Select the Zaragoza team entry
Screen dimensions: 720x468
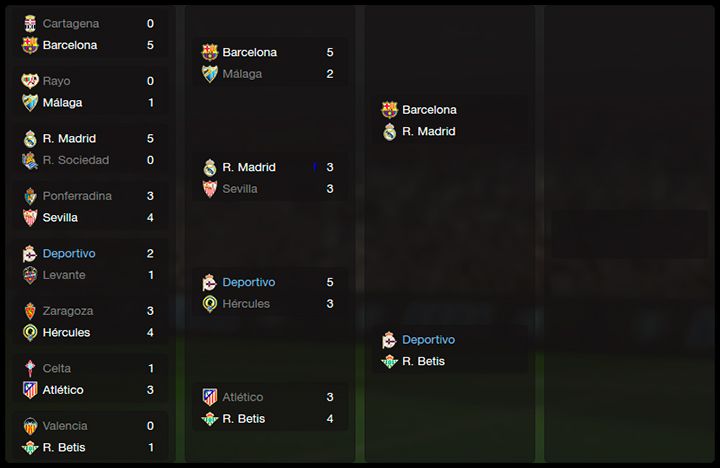coord(67,311)
